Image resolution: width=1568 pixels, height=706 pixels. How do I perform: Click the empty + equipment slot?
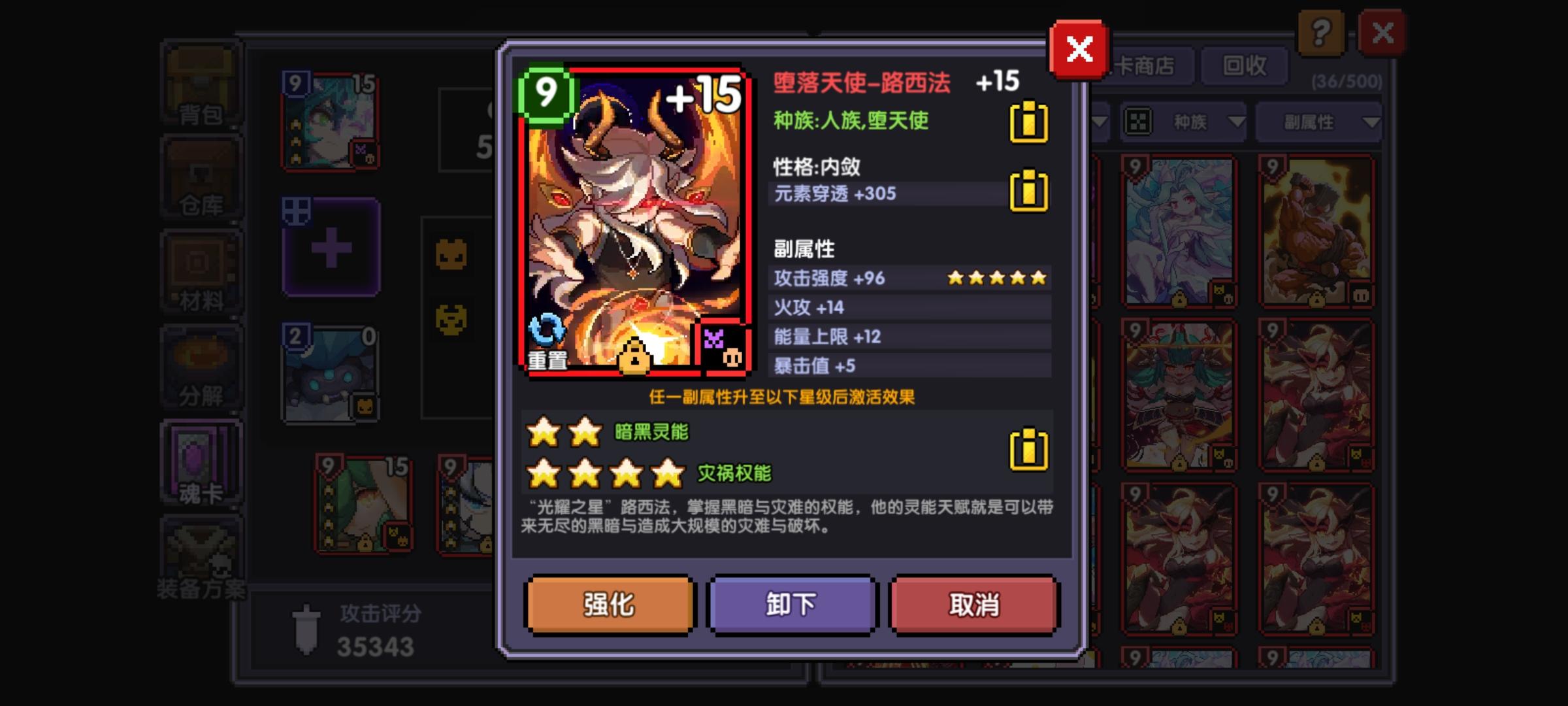pyautogui.click(x=331, y=248)
